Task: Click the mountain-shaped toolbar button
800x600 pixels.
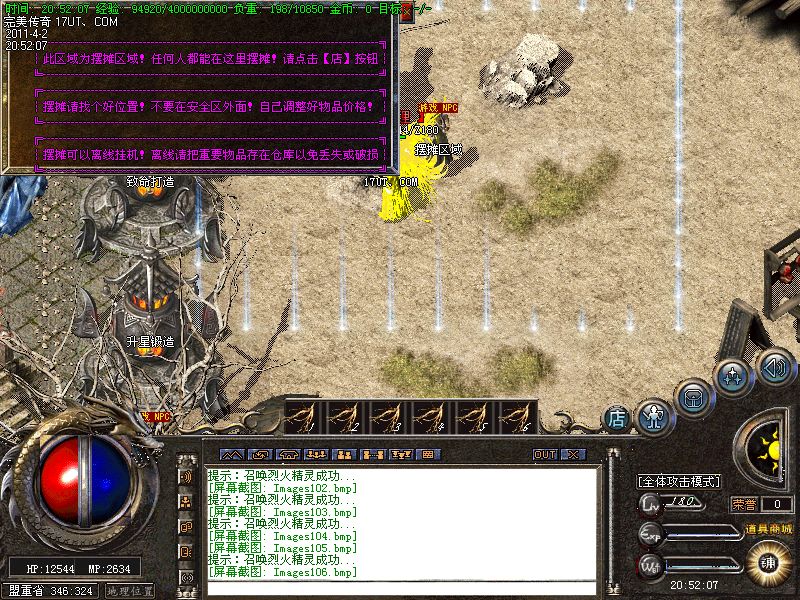Action: pyautogui.click(x=232, y=454)
